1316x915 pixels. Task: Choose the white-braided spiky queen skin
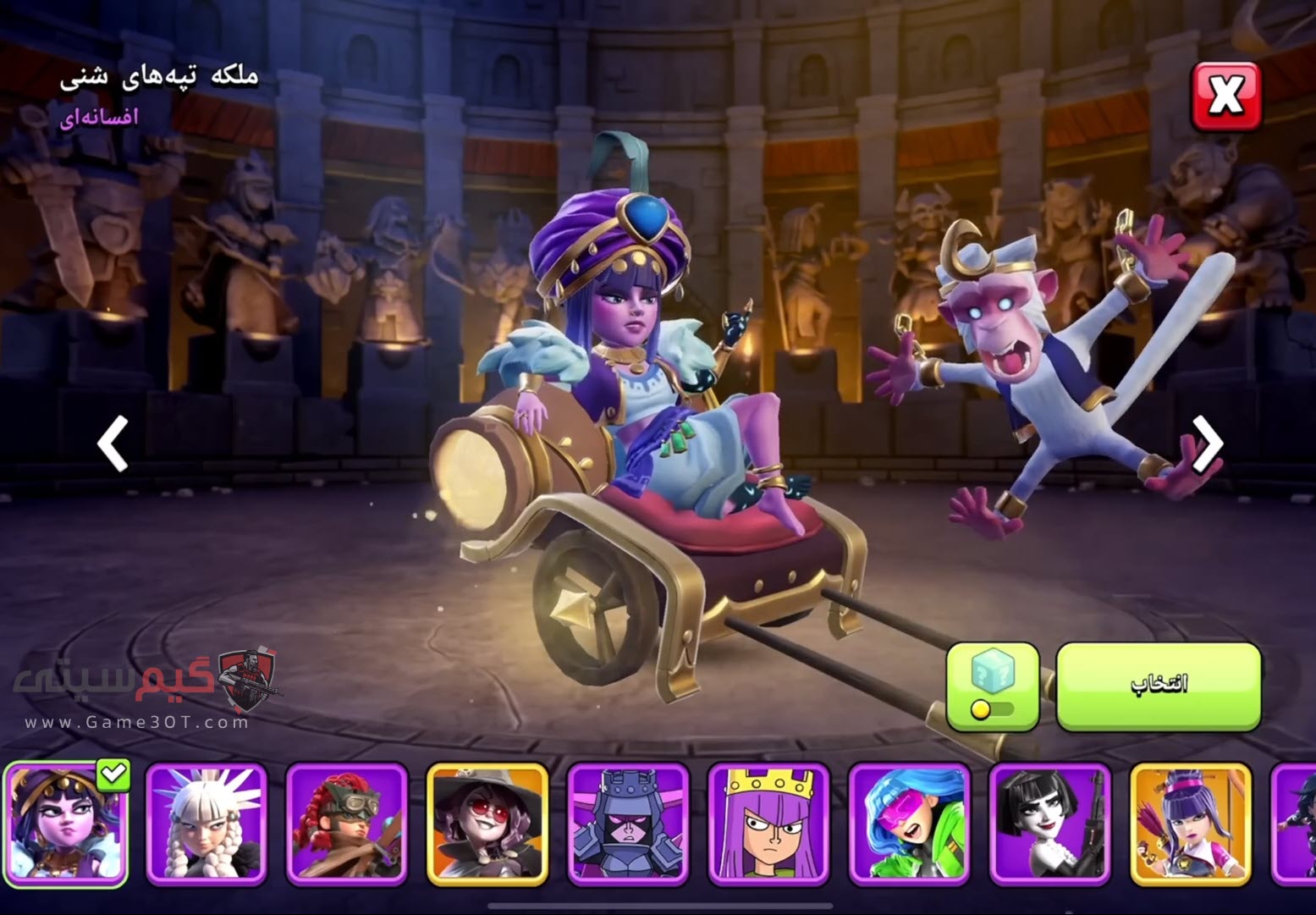(207, 823)
